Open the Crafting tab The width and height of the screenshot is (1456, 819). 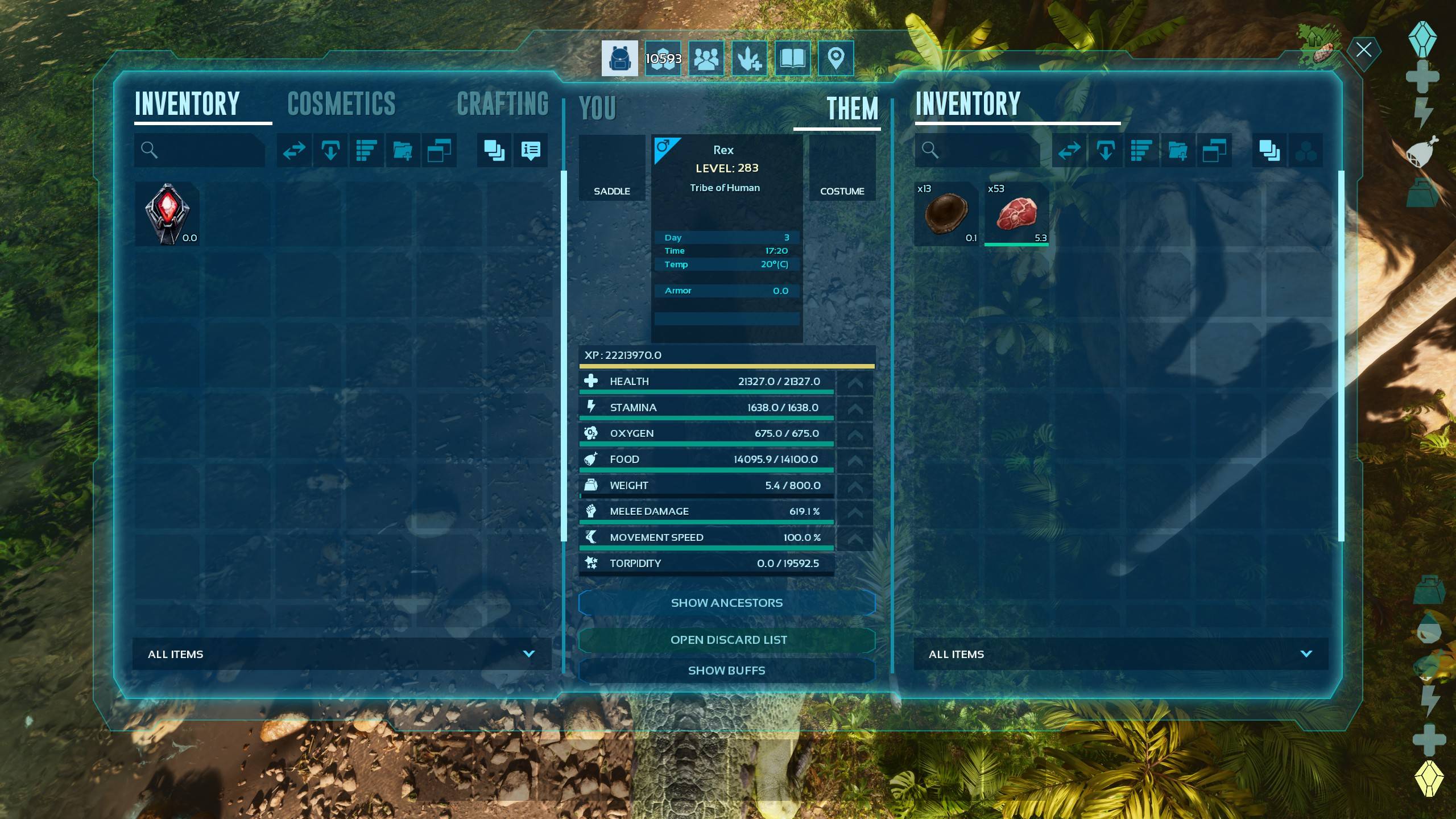[503, 104]
